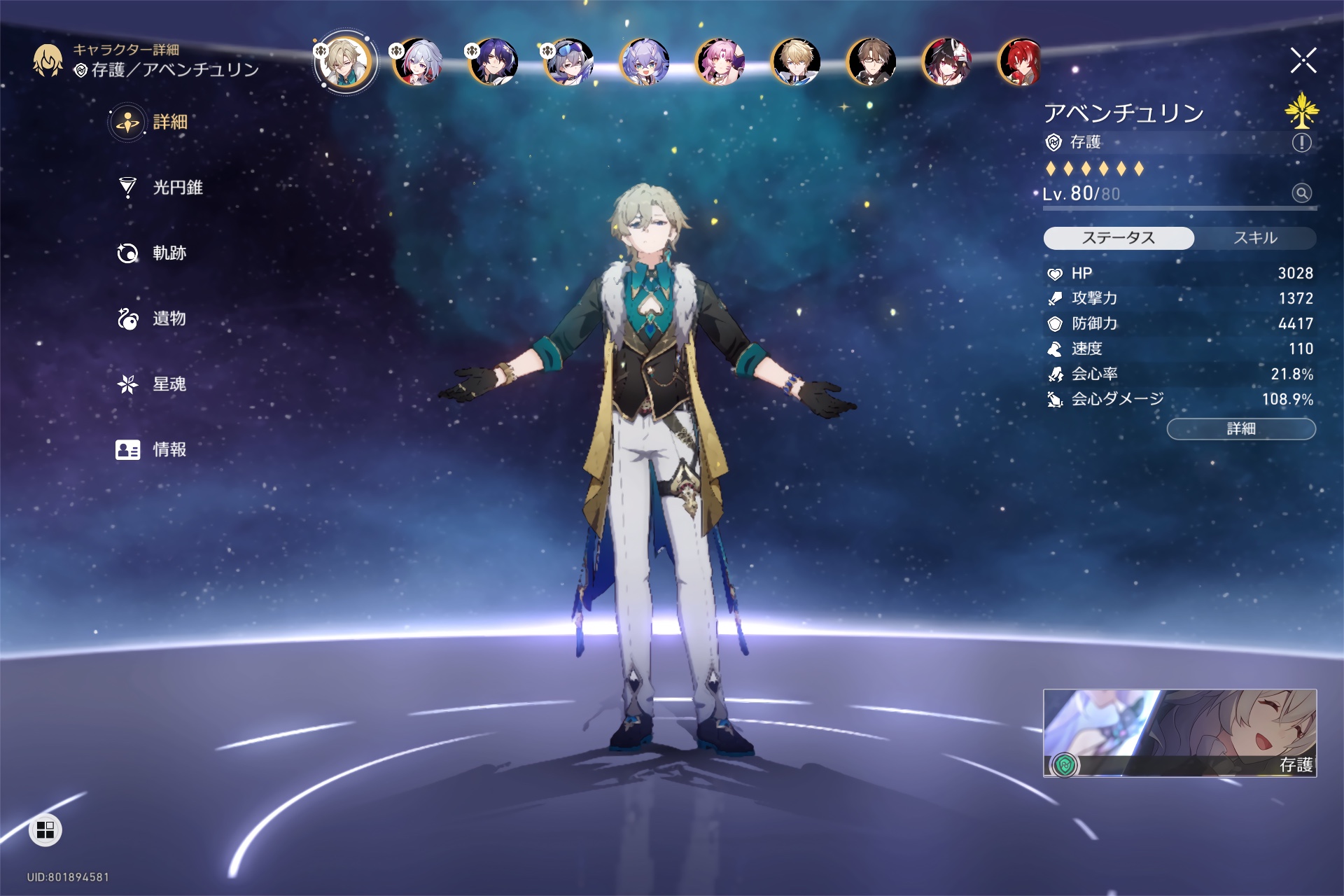Select the red-haired character portrait

pos(1019,62)
